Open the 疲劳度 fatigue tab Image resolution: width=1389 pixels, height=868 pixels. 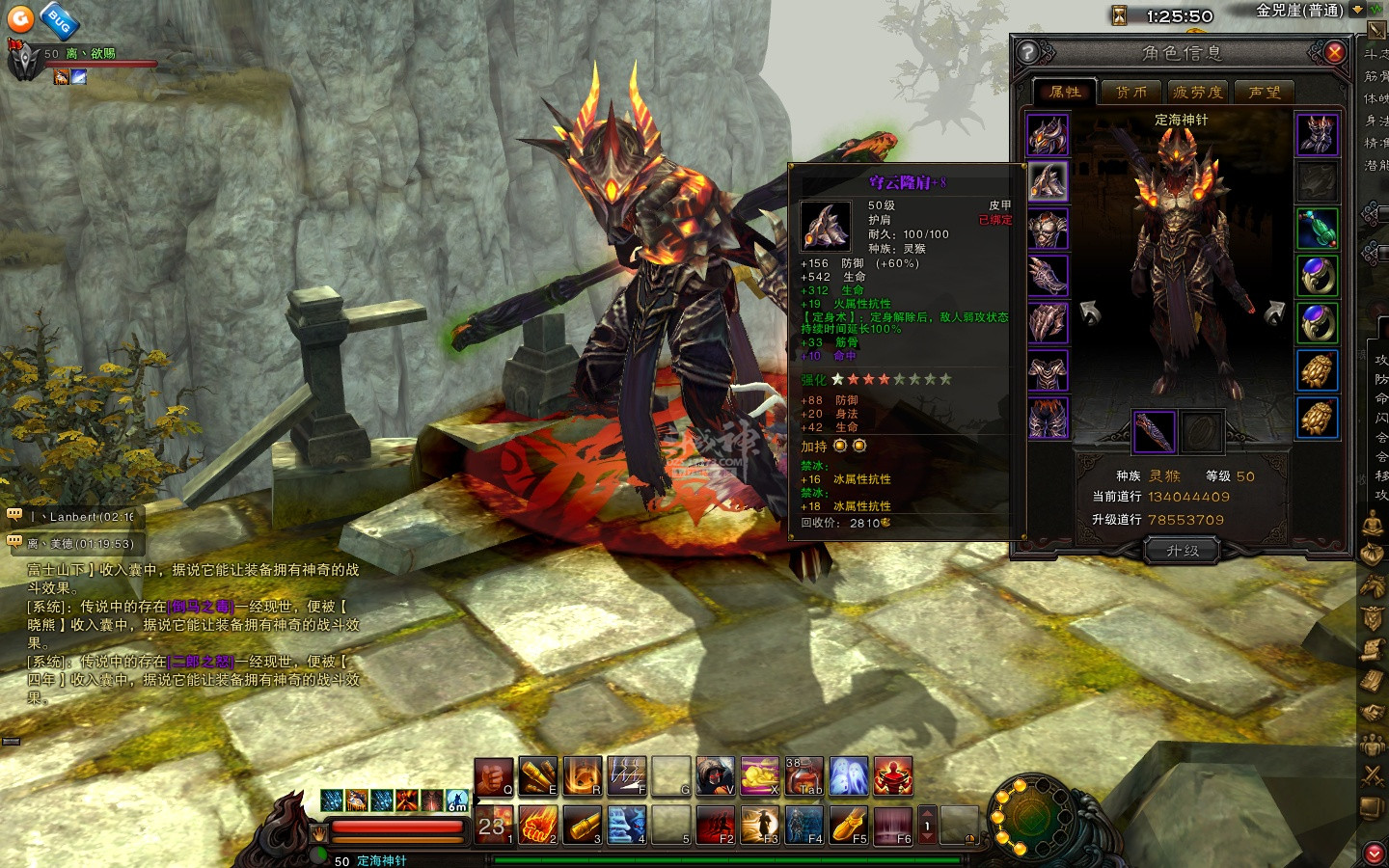1197,92
